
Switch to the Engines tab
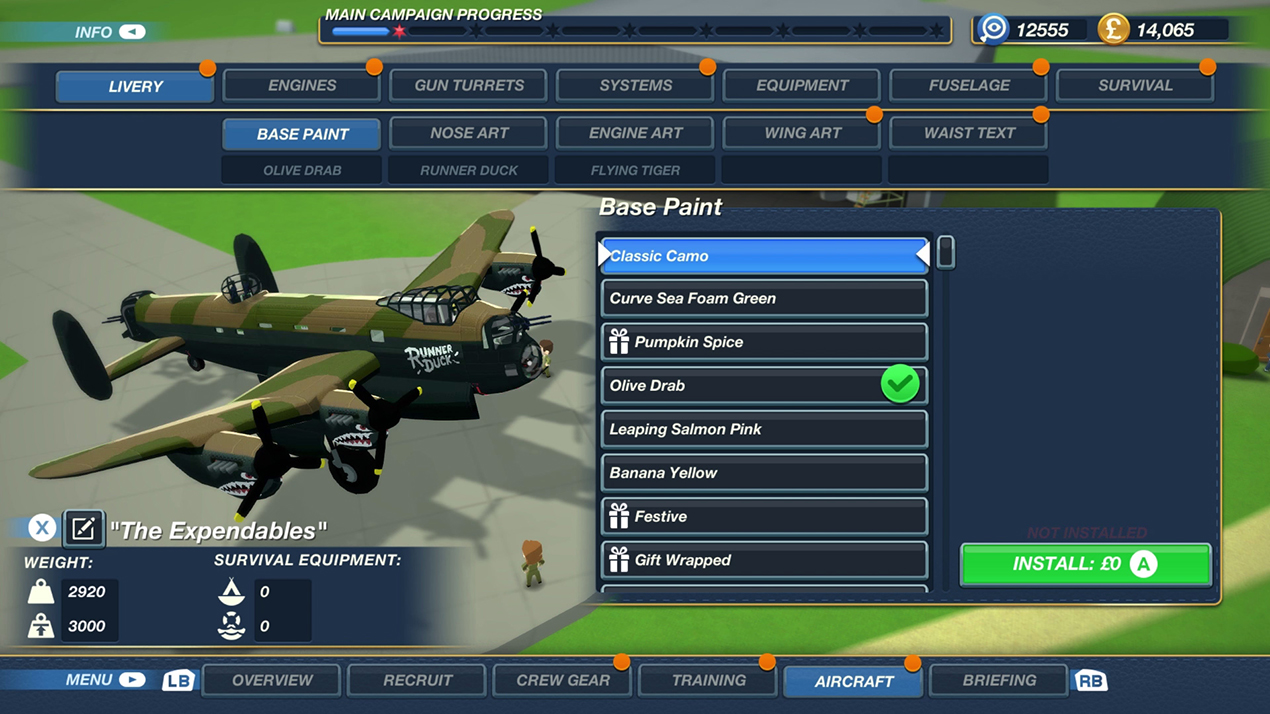coord(302,86)
